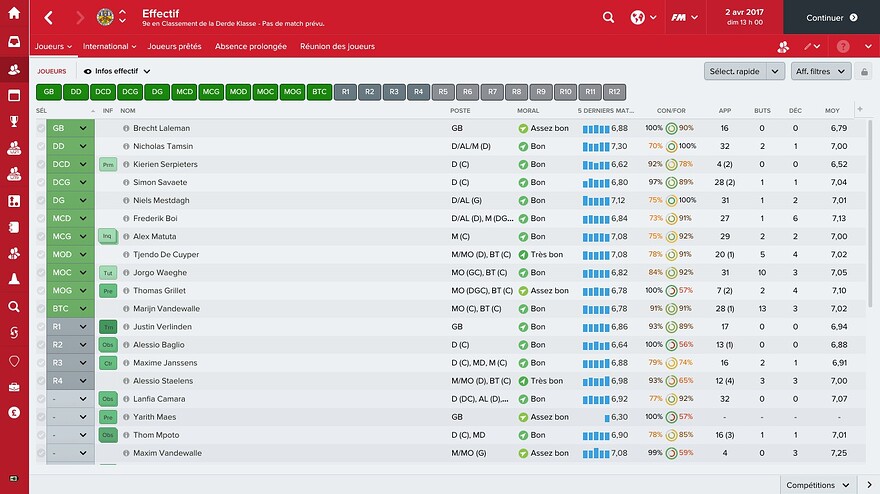Sort the list by BUTS column
The image size is (880, 494).
763,110
